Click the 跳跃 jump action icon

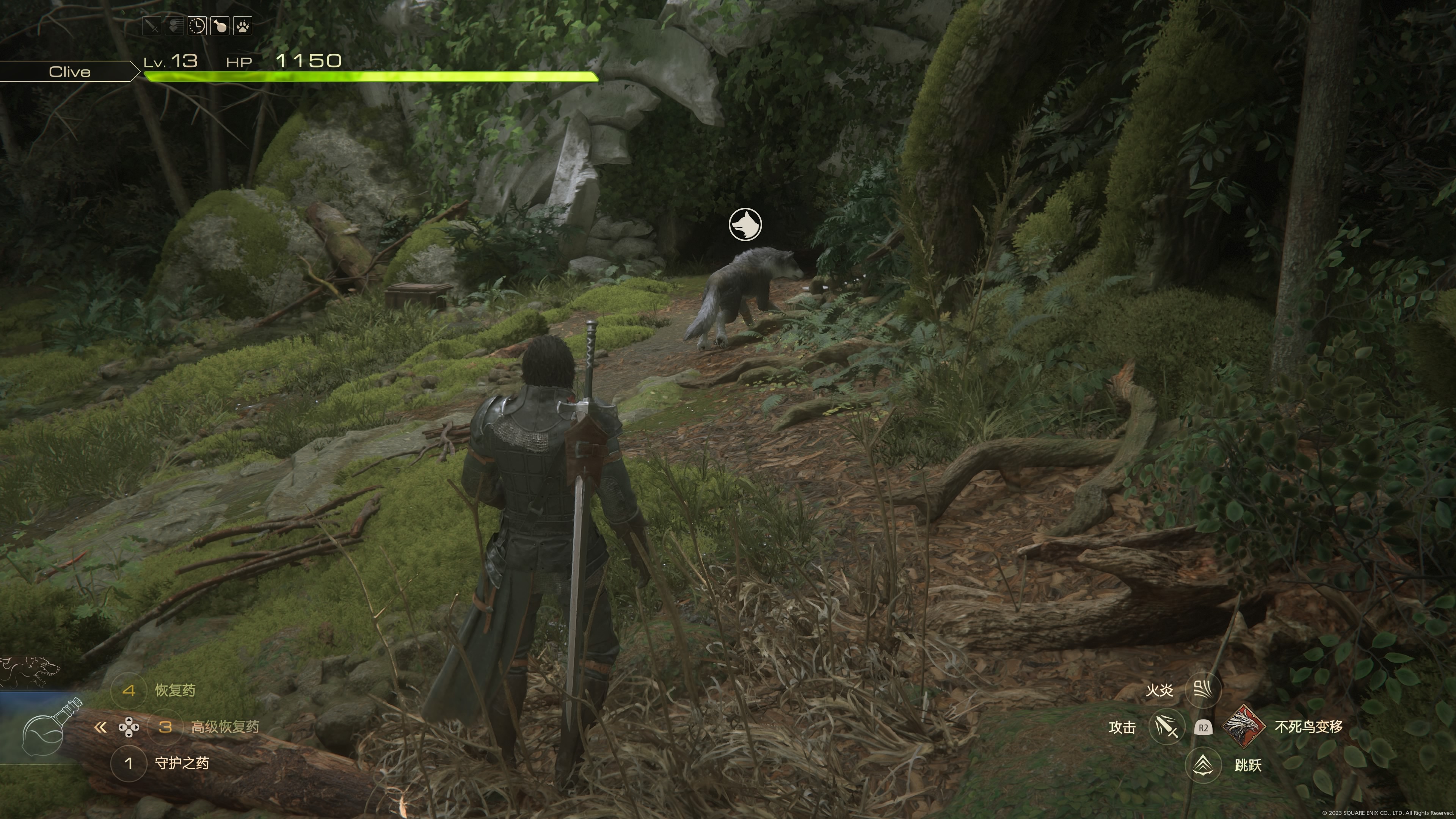[x=1203, y=765]
